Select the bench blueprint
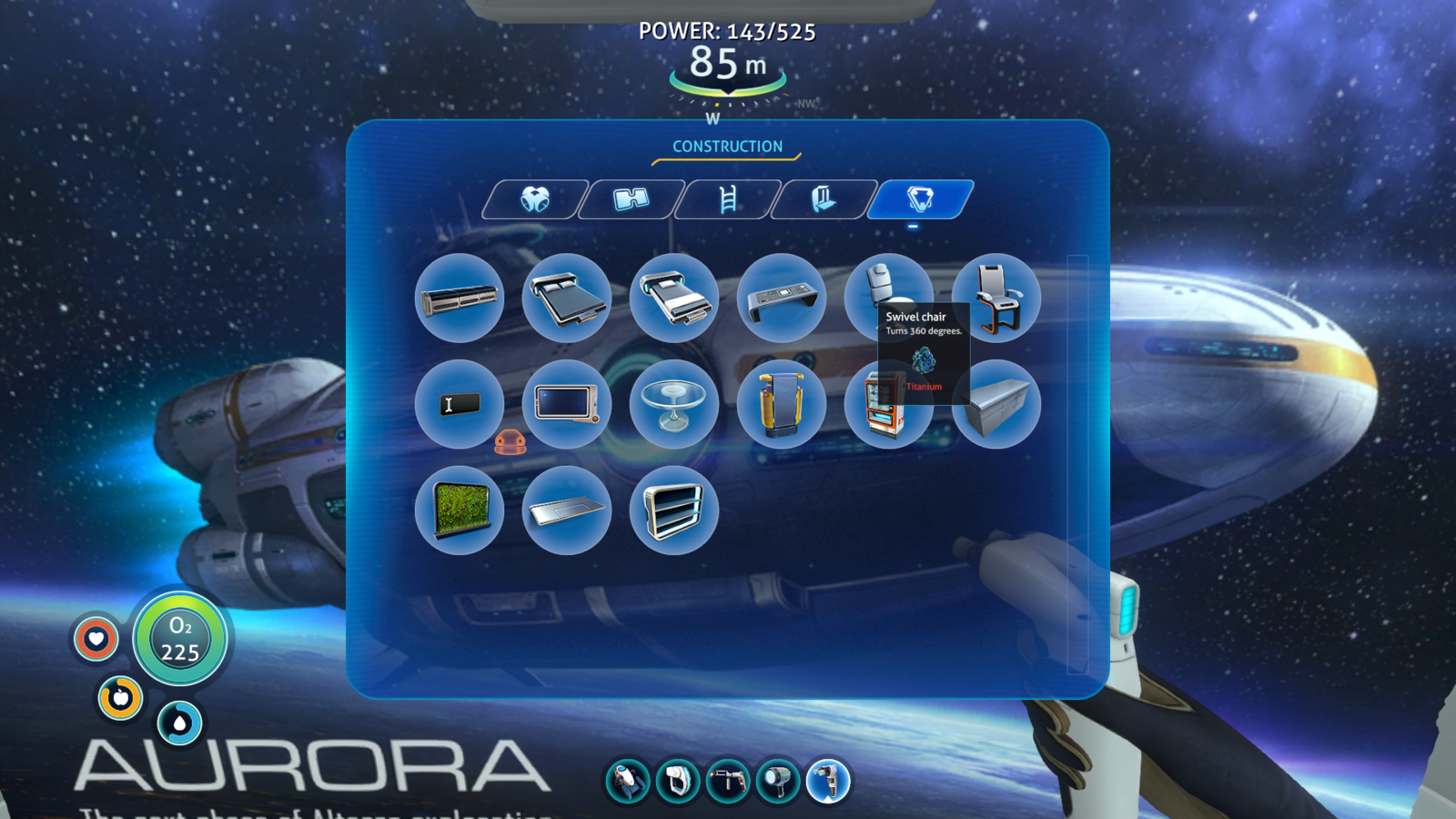Viewport: 1456px width, 819px height. [x=459, y=298]
